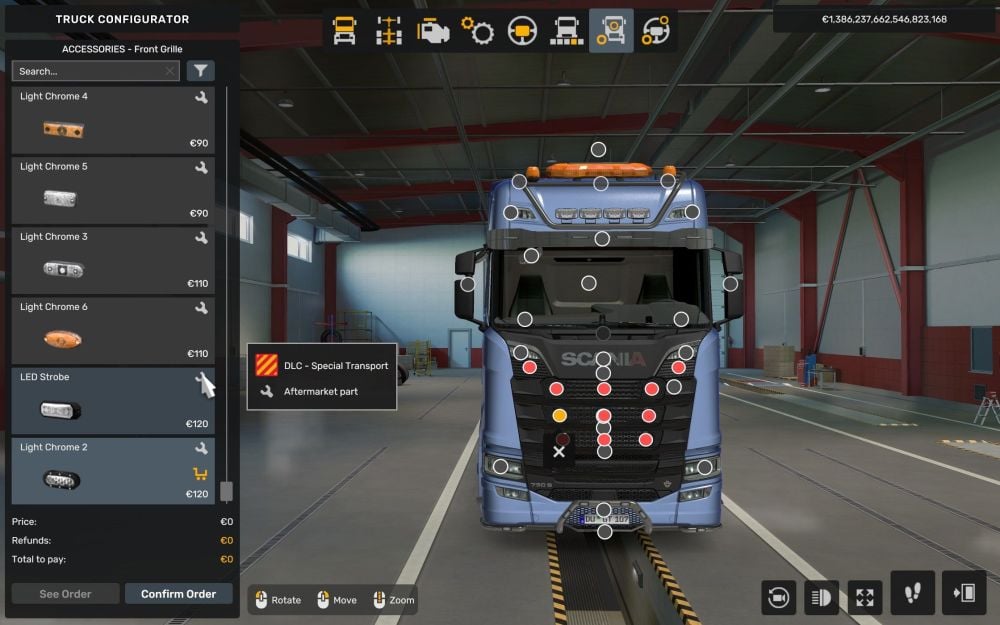Viewport: 1000px width, 625px height.
Task: Confirm the order
Action: click(x=178, y=594)
